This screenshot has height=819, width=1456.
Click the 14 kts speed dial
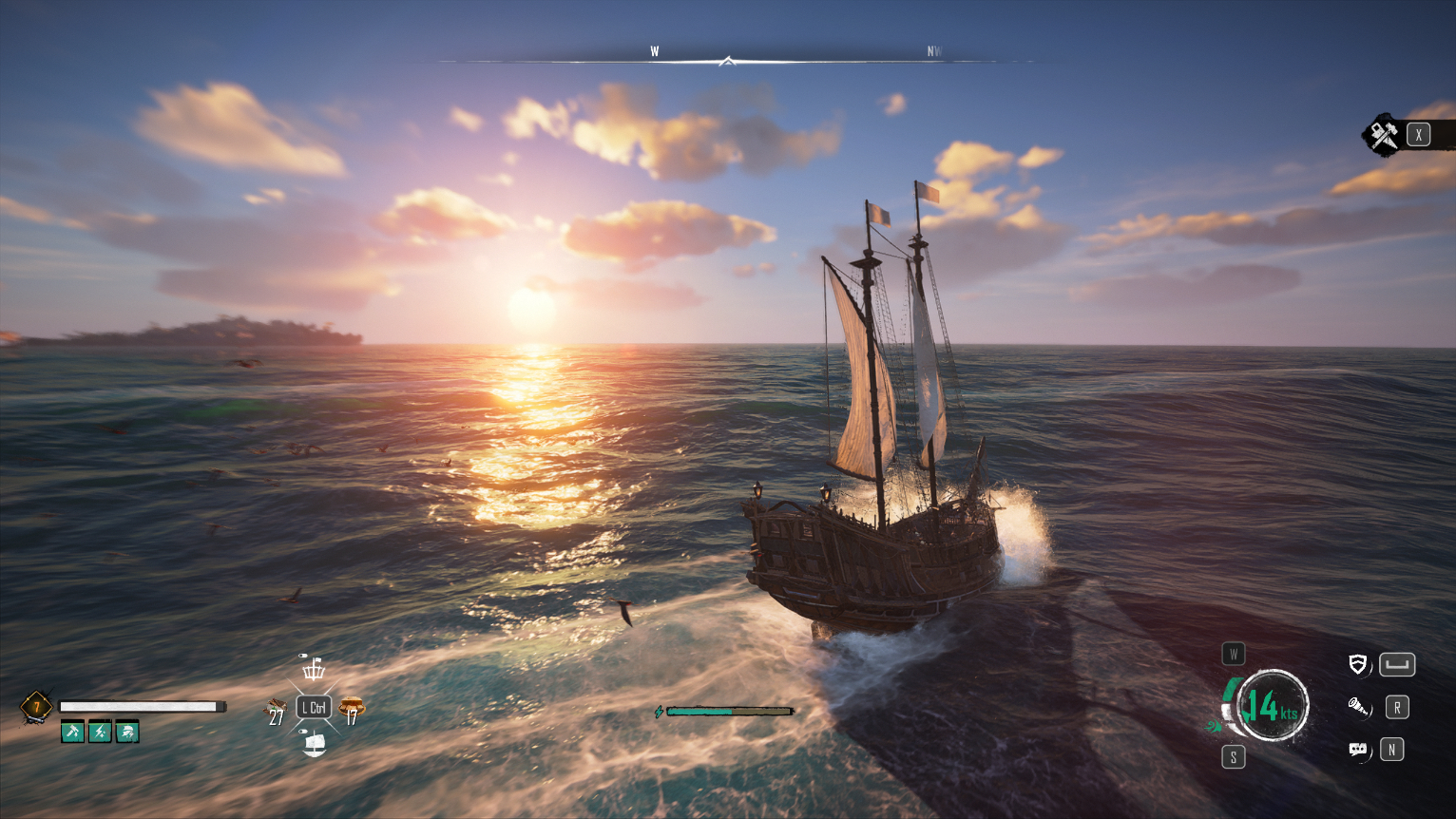tap(1272, 706)
